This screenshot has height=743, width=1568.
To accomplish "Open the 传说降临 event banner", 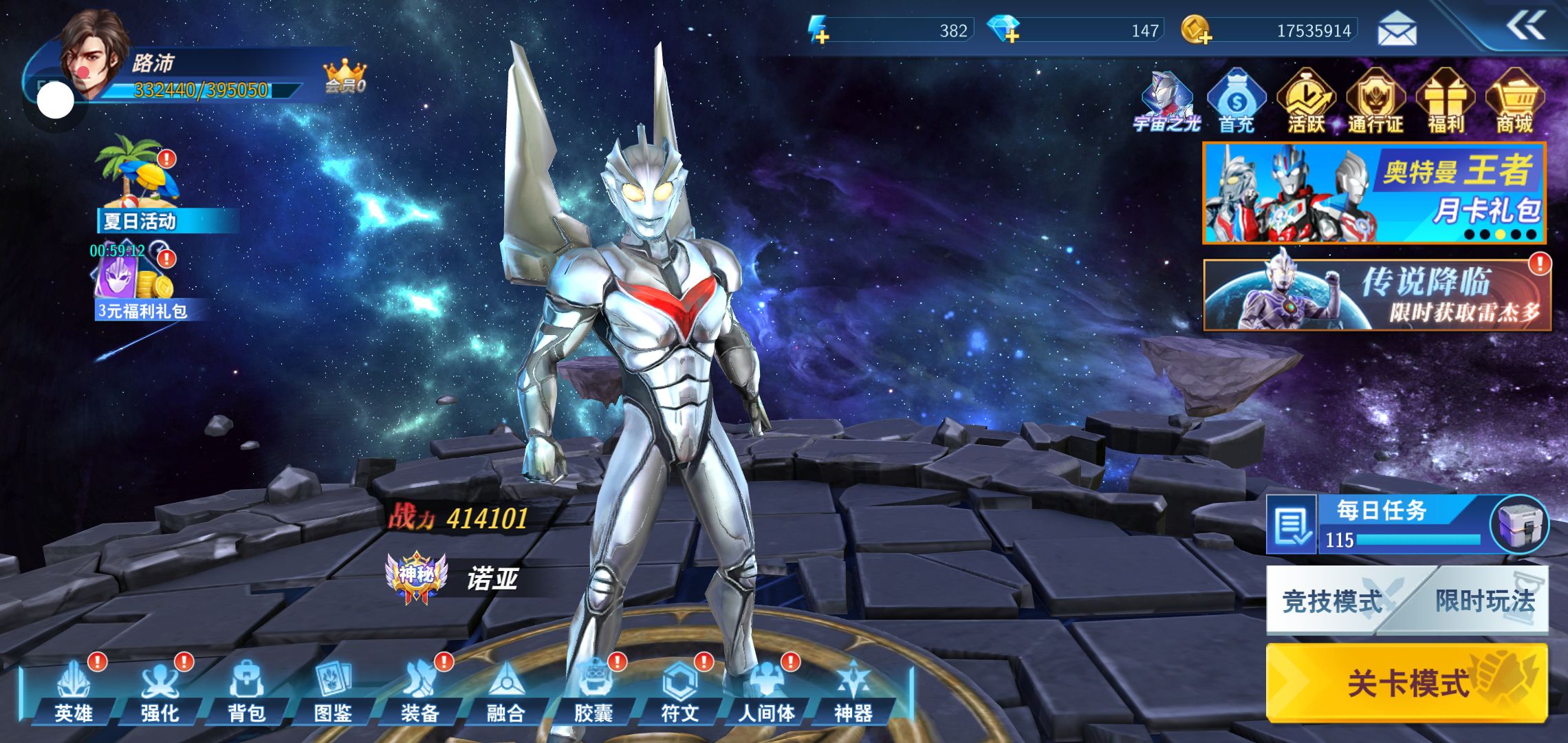I will (1376, 295).
